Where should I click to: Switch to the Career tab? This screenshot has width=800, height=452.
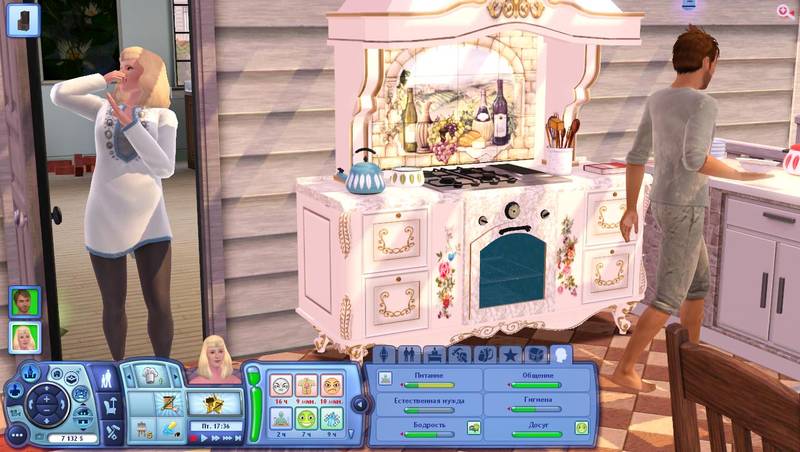pos(435,355)
